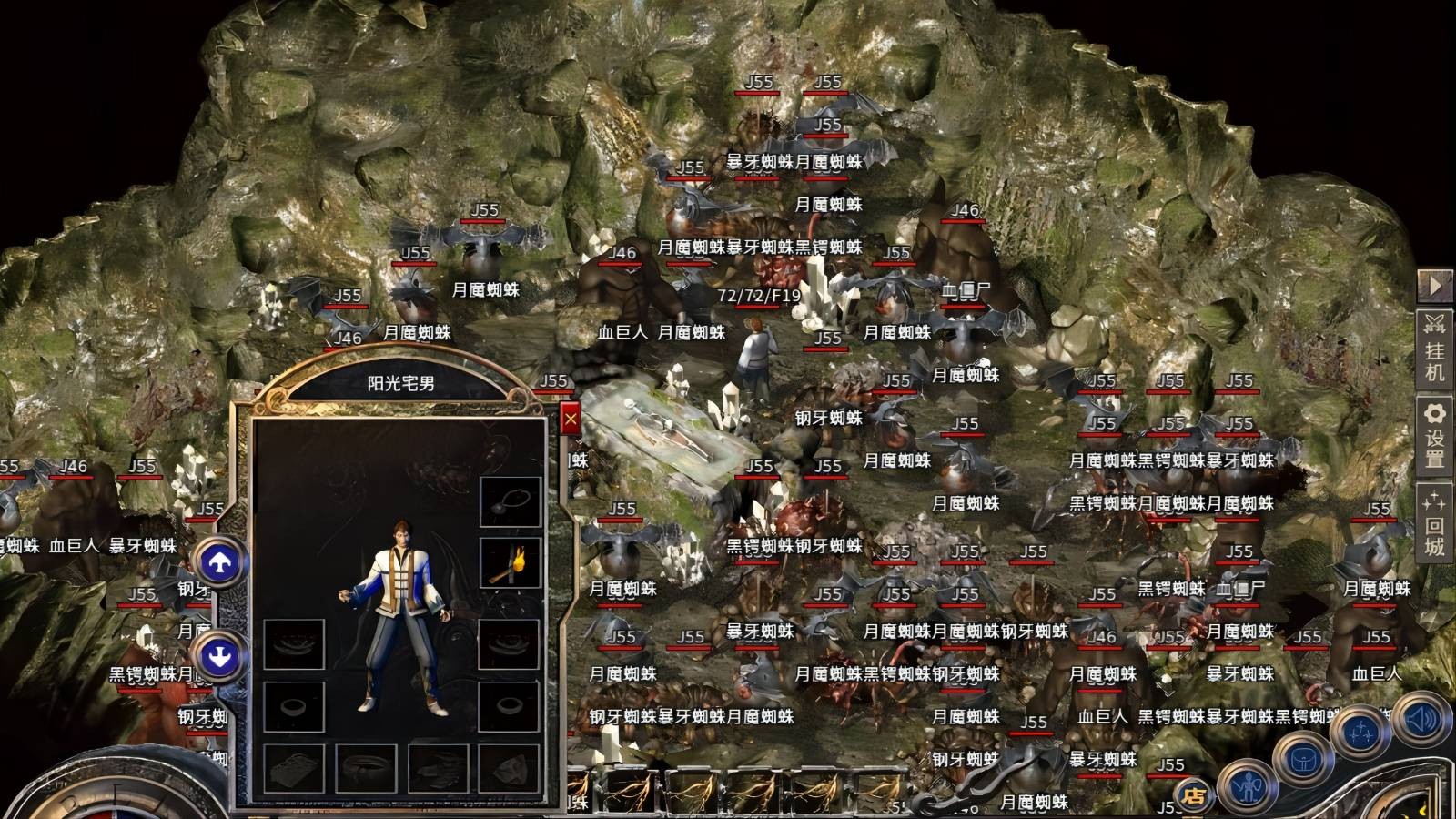Open the character equipment window icon

coord(1249,788)
